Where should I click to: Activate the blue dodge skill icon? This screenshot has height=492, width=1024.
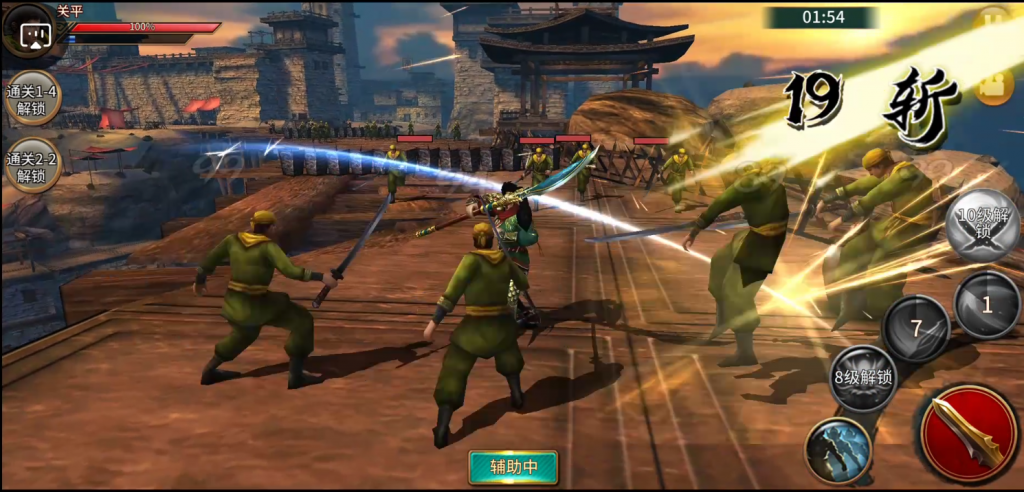click(838, 449)
